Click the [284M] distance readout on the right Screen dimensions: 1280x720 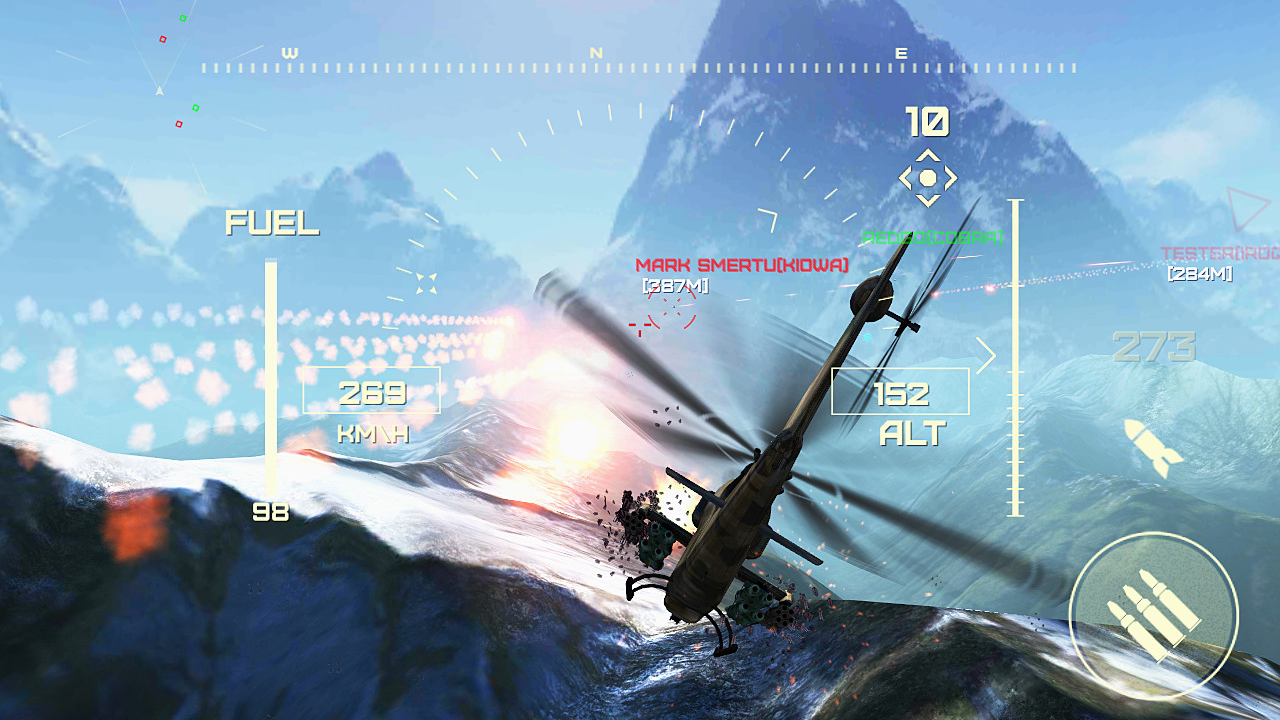coord(1200,272)
